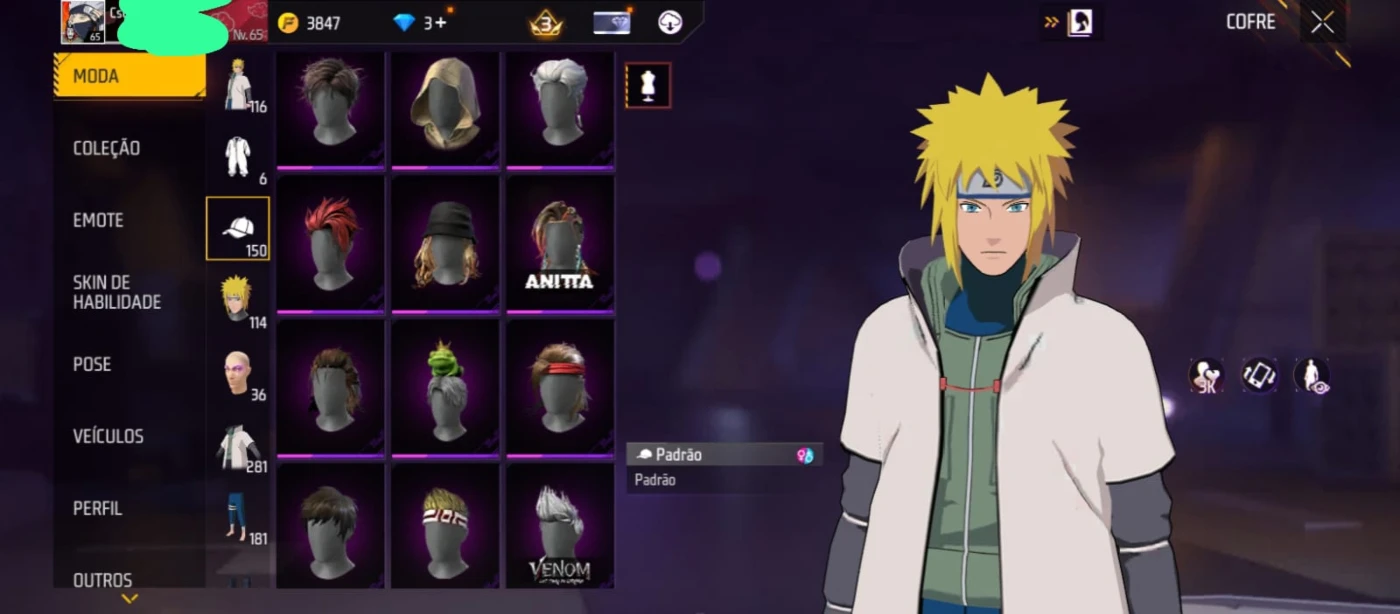Open the OUTROS category
The image size is (1400, 614).
[x=102, y=579]
